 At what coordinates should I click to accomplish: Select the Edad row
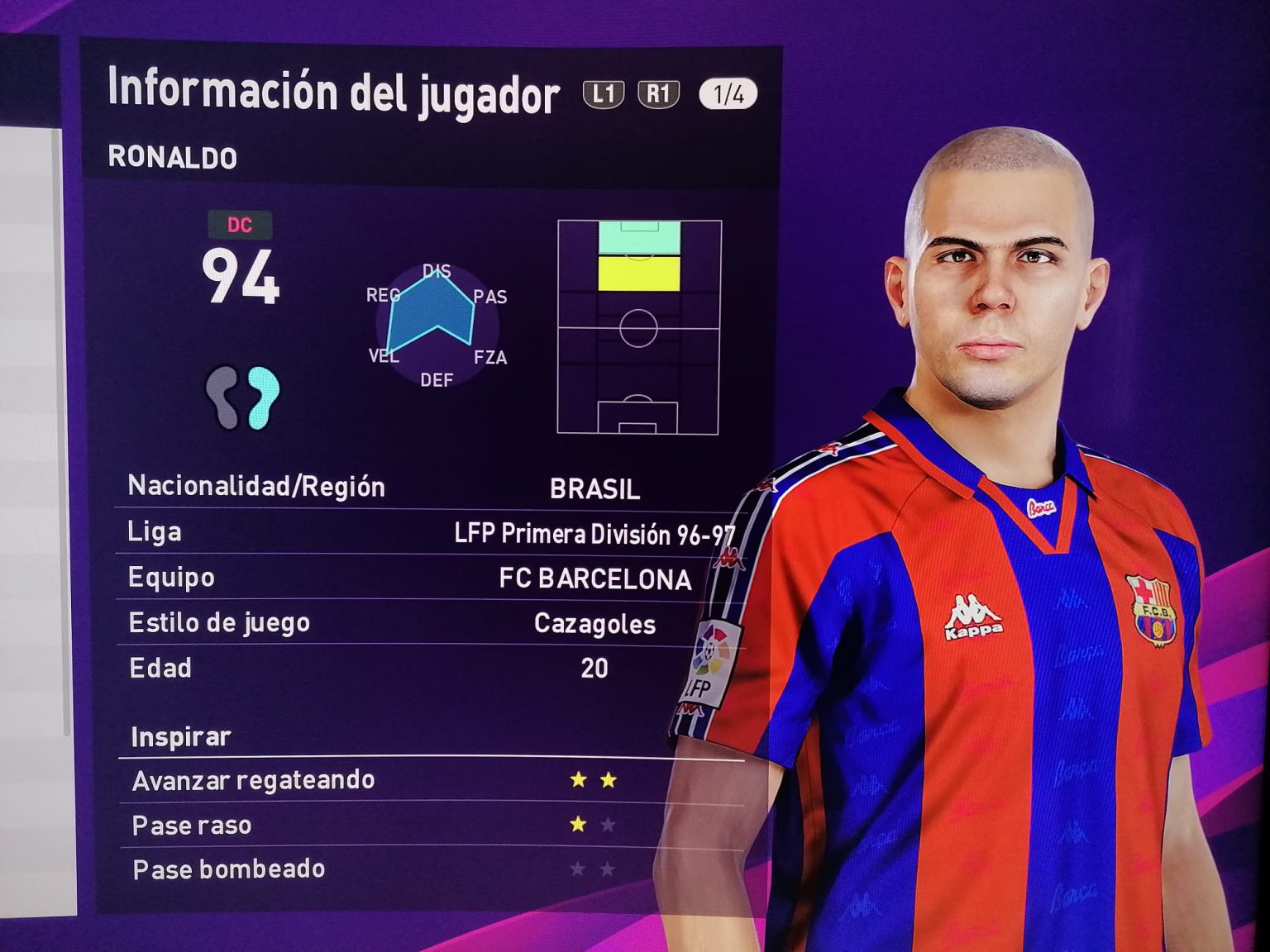[430, 668]
